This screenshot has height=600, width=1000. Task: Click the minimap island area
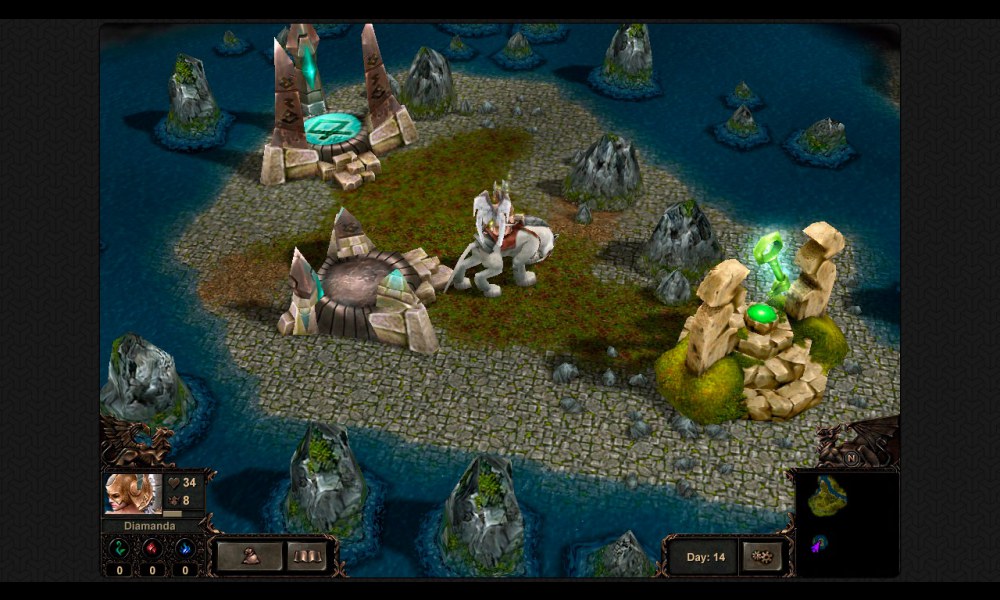827,495
